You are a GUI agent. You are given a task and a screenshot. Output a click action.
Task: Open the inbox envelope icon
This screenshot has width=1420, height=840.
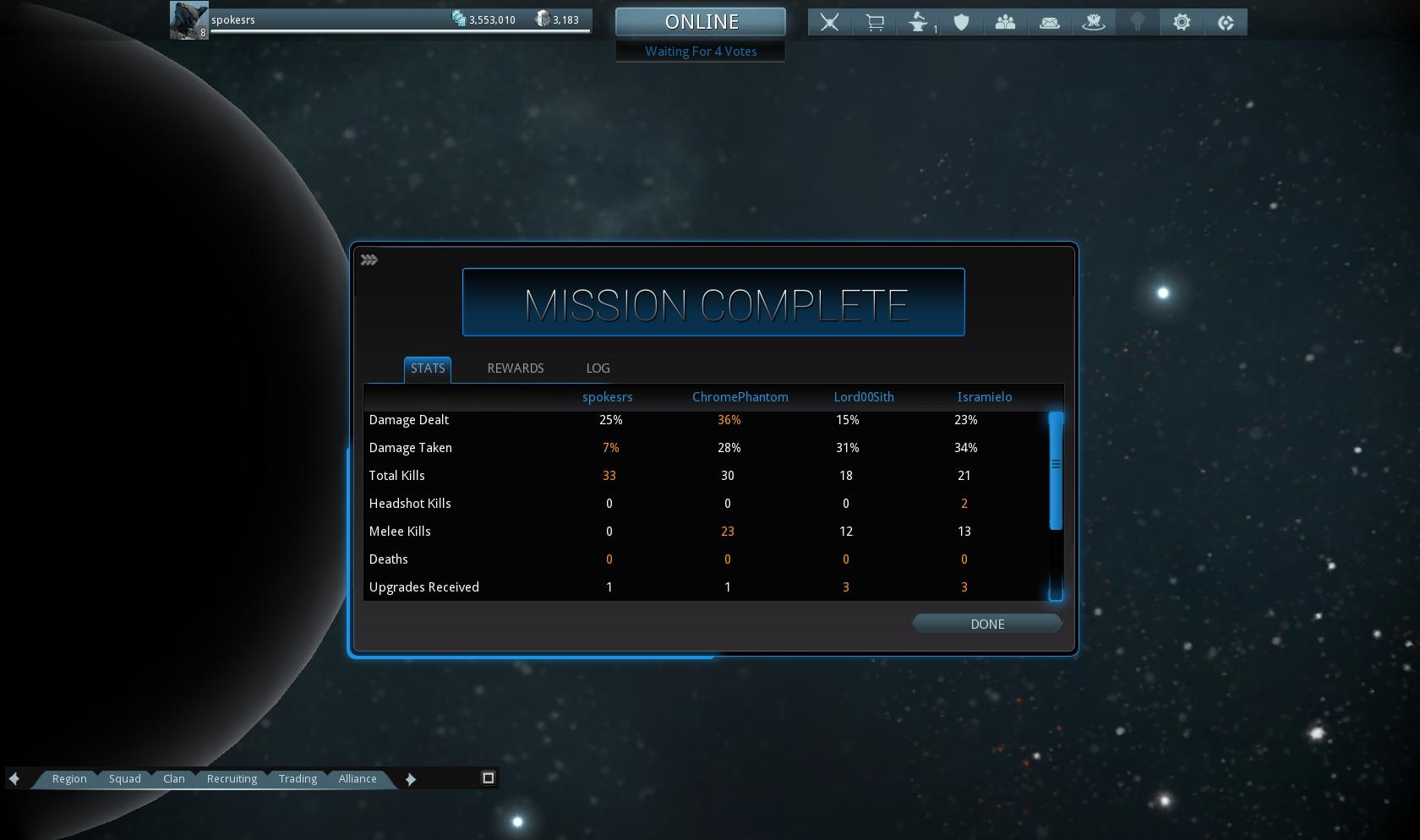[1050, 23]
